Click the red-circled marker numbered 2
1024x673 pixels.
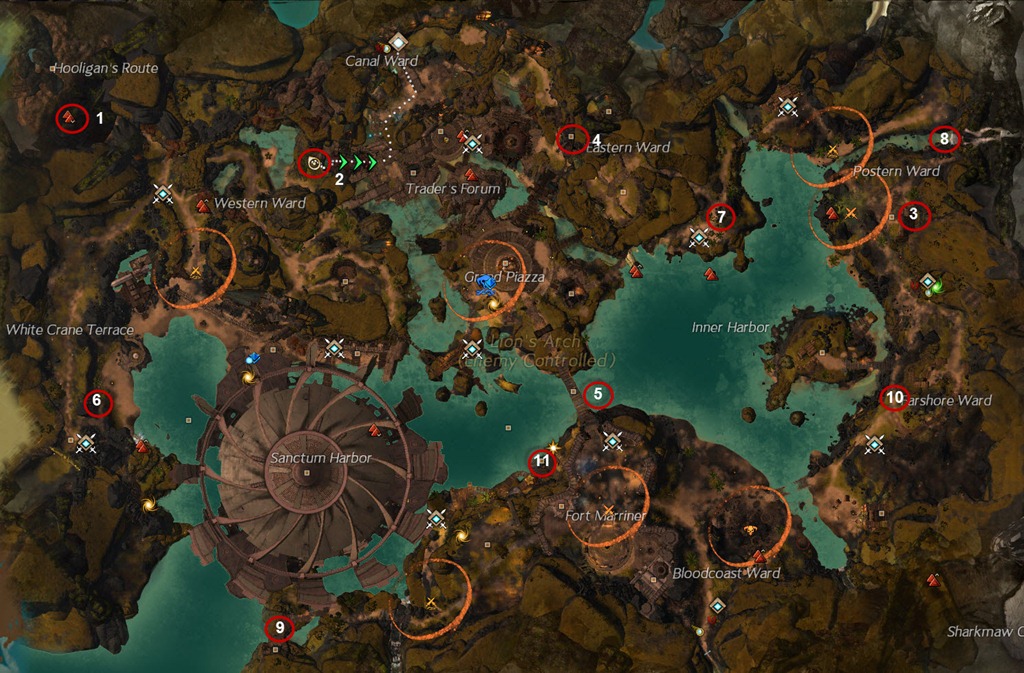point(315,162)
